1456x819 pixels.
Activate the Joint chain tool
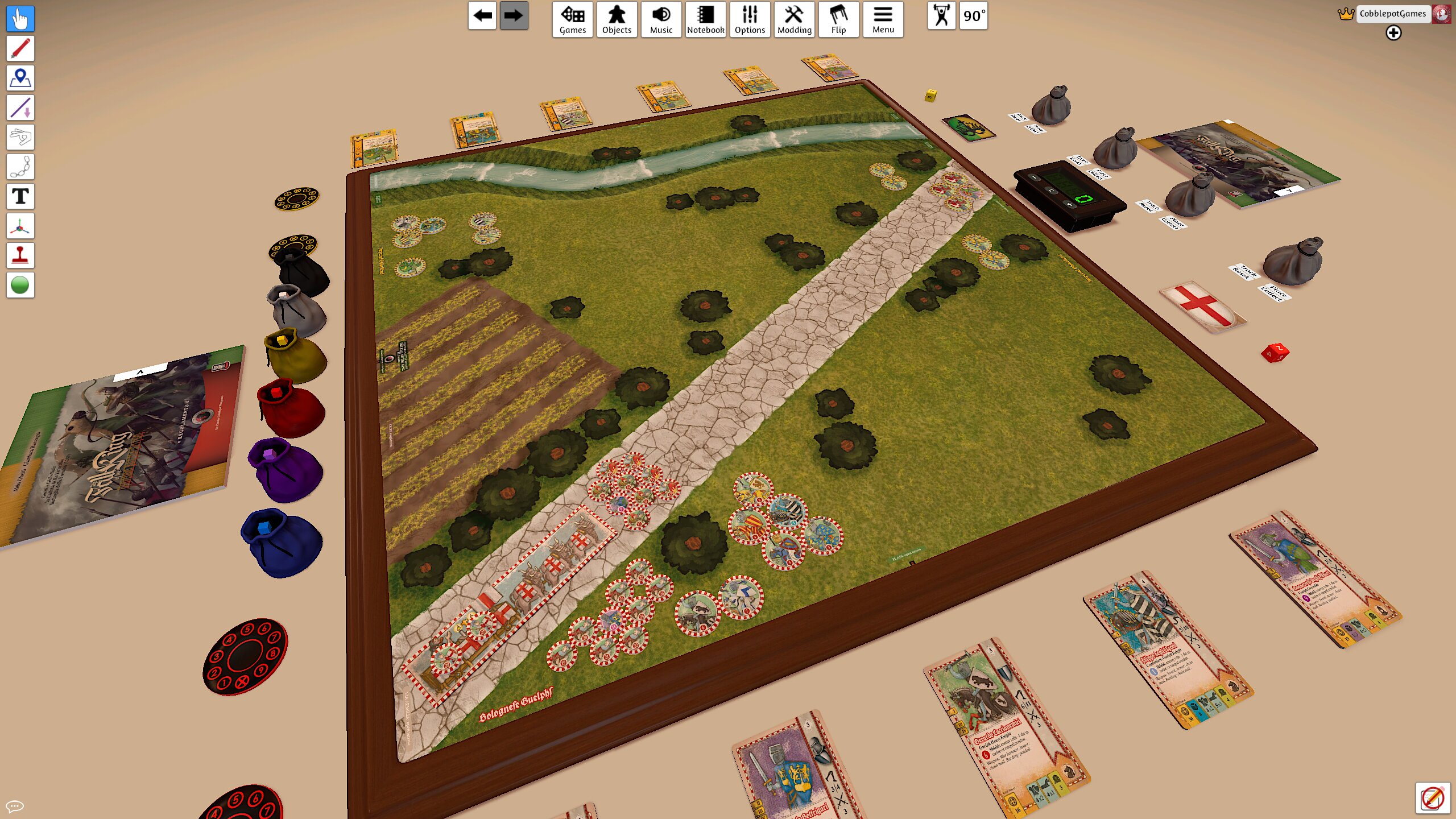(x=20, y=166)
